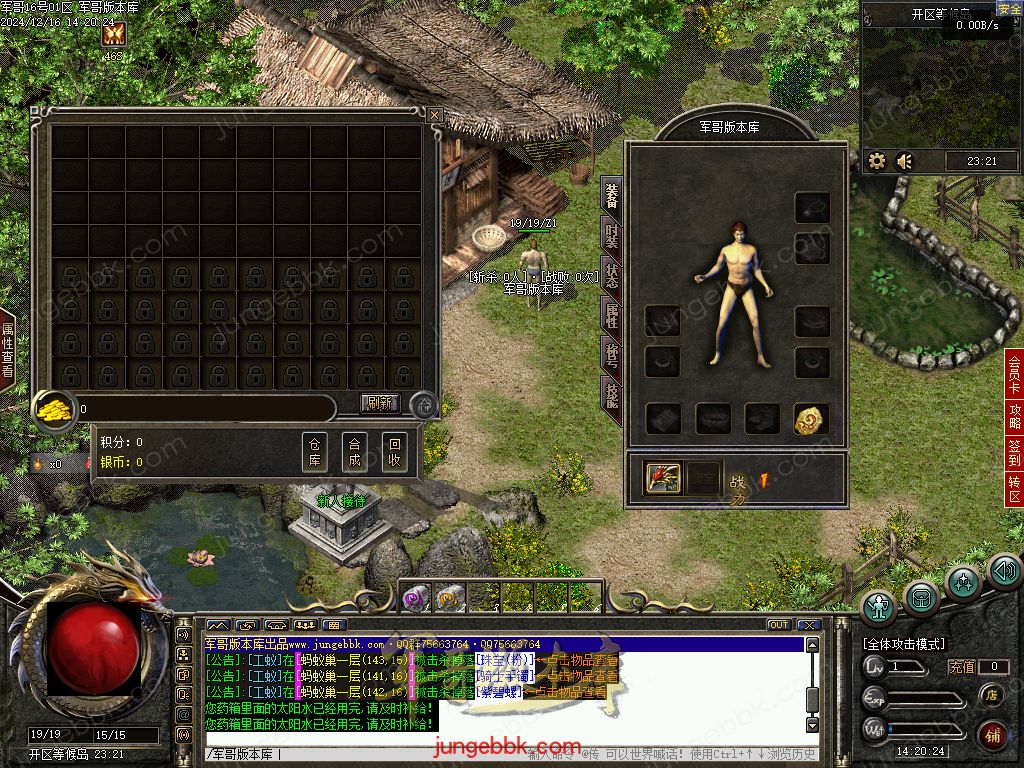
Task: Click the 刷新 refresh button
Action: coord(380,404)
